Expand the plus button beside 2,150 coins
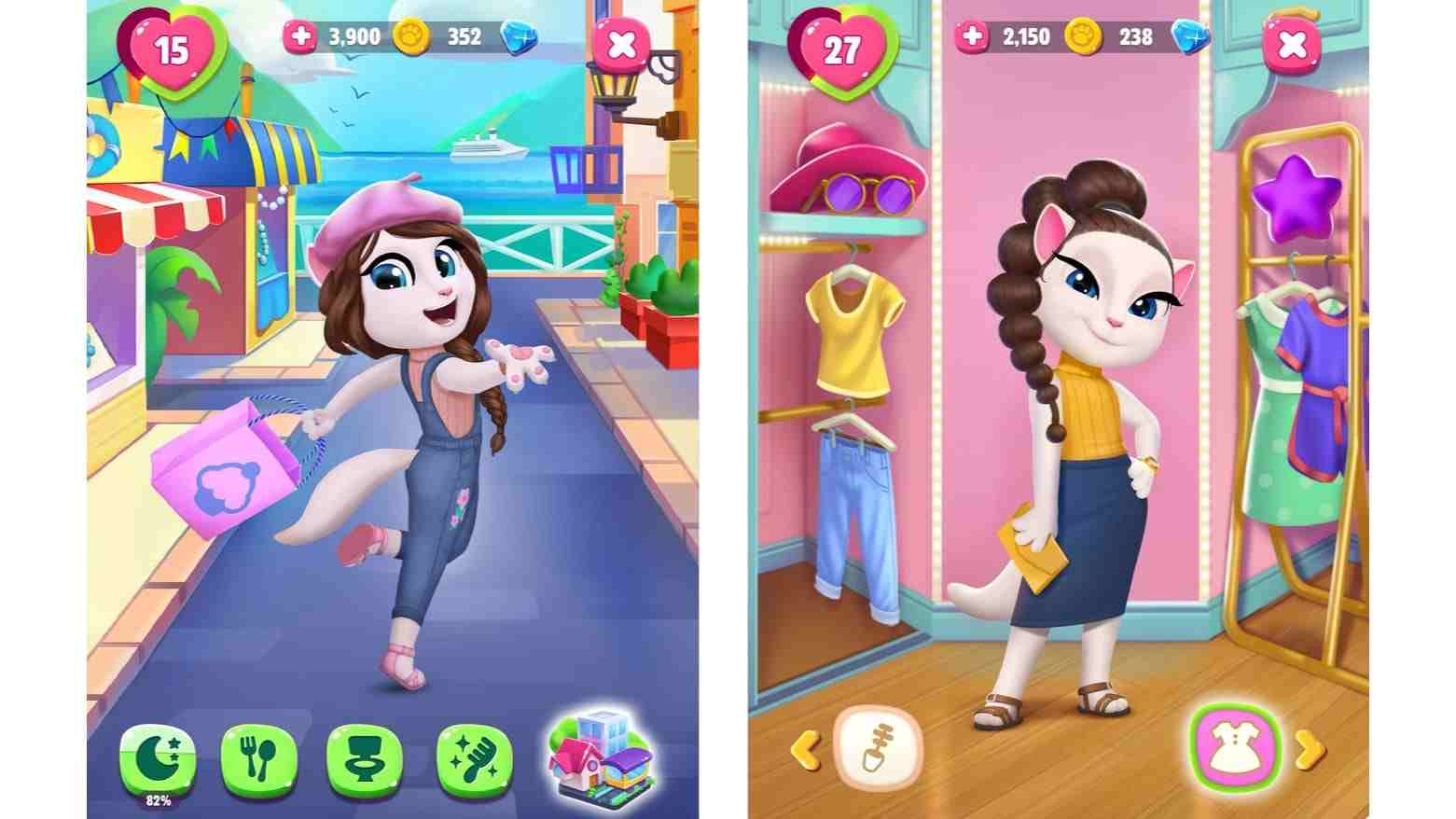The width and height of the screenshot is (1456, 819). (971, 35)
